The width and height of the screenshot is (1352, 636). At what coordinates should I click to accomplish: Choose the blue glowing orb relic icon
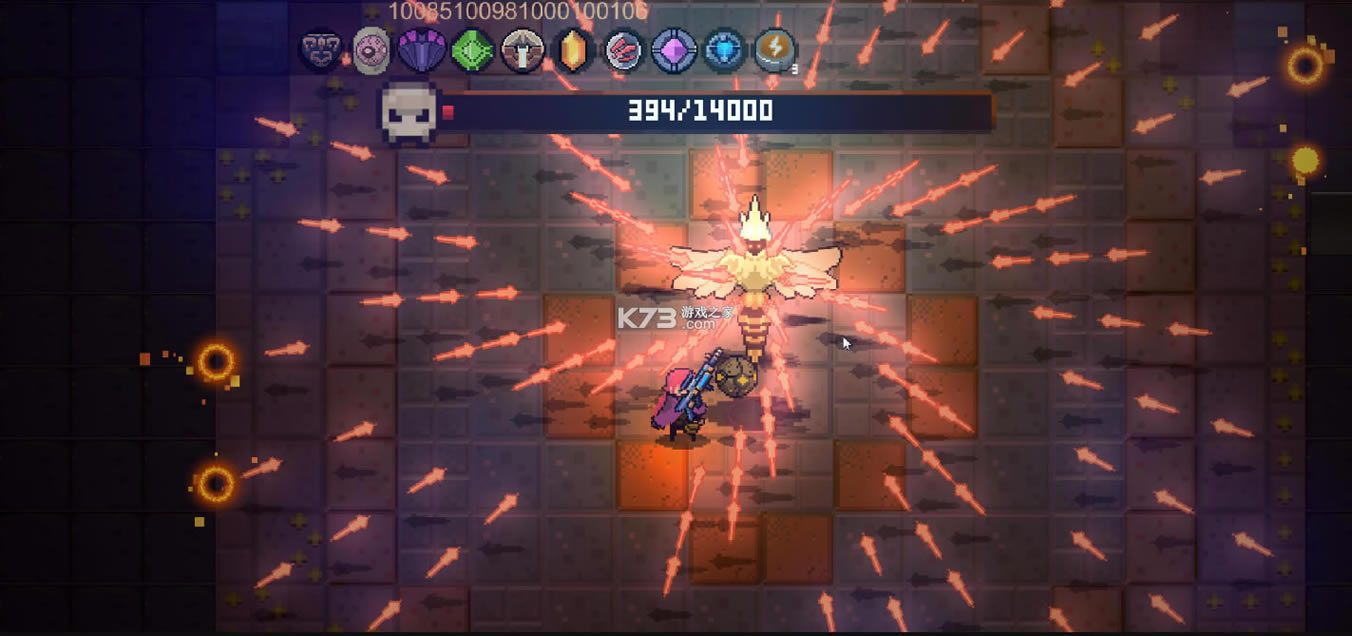click(724, 50)
